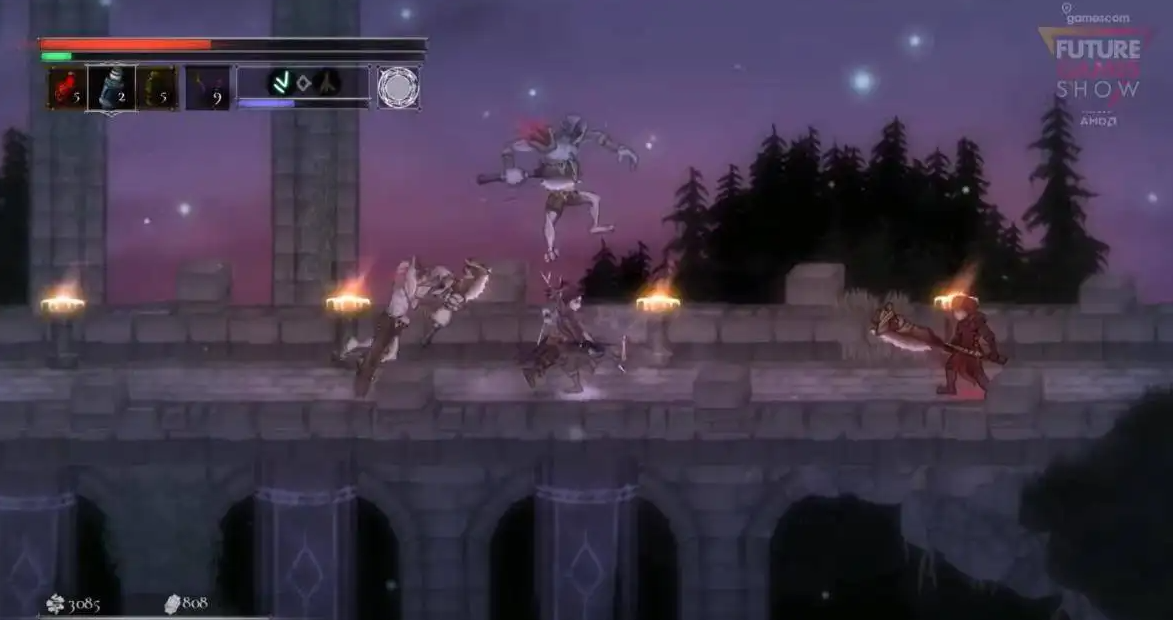Image resolution: width=1173 pixels, height=620 pixels.
Task: Choose the dark purple item slot with count 9
Action: click(x=207, y=88)
